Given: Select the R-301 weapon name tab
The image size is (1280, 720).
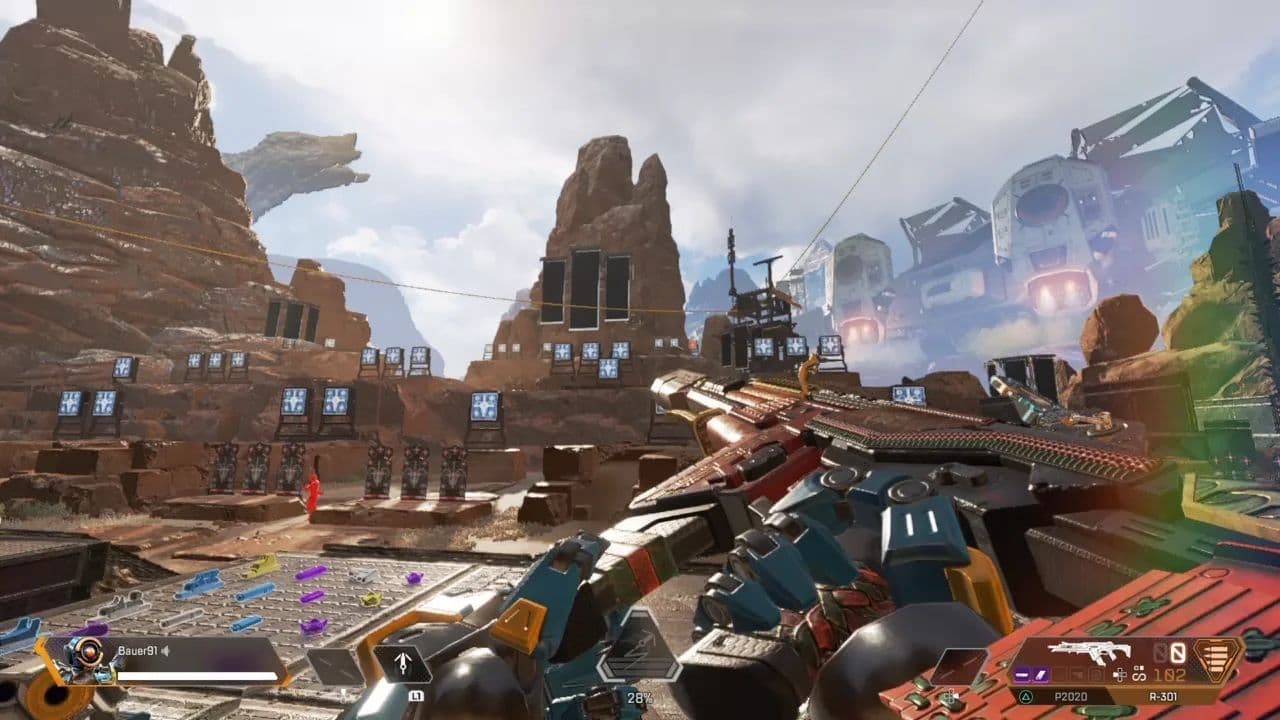Looking at the screenshot, I should point(1162,696).
